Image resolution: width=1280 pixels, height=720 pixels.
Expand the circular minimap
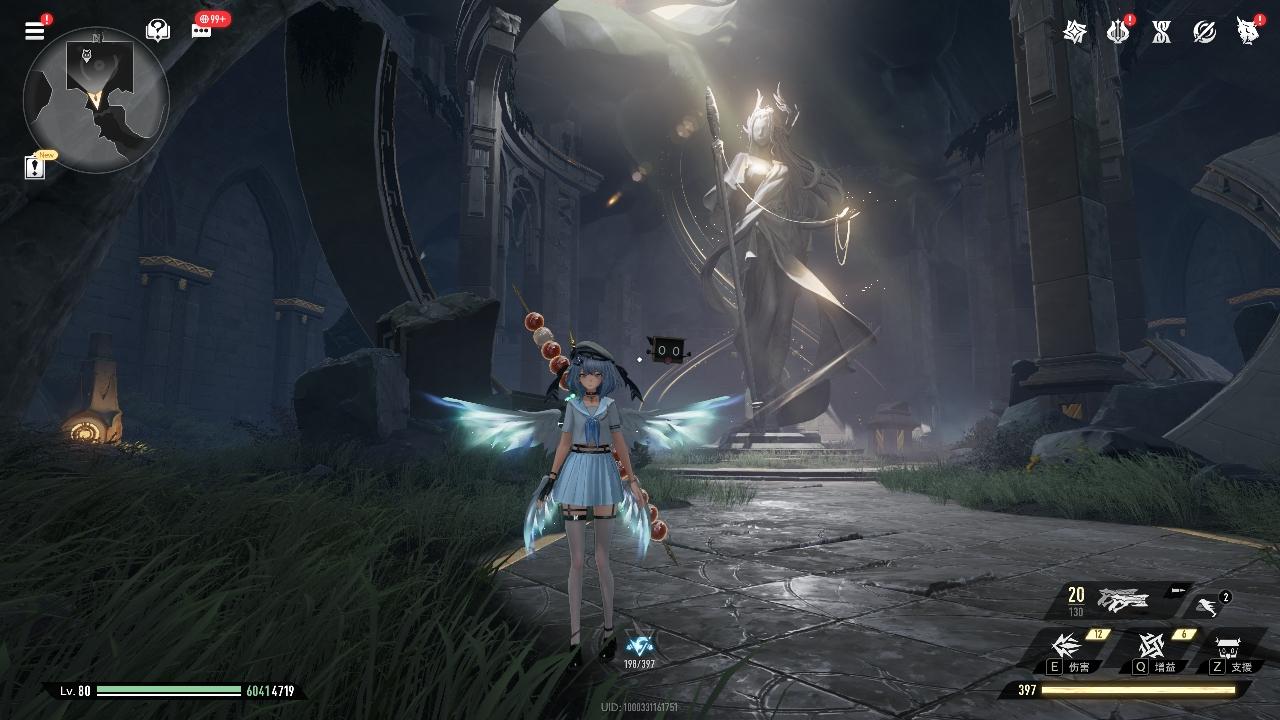(x=96, y=99)
